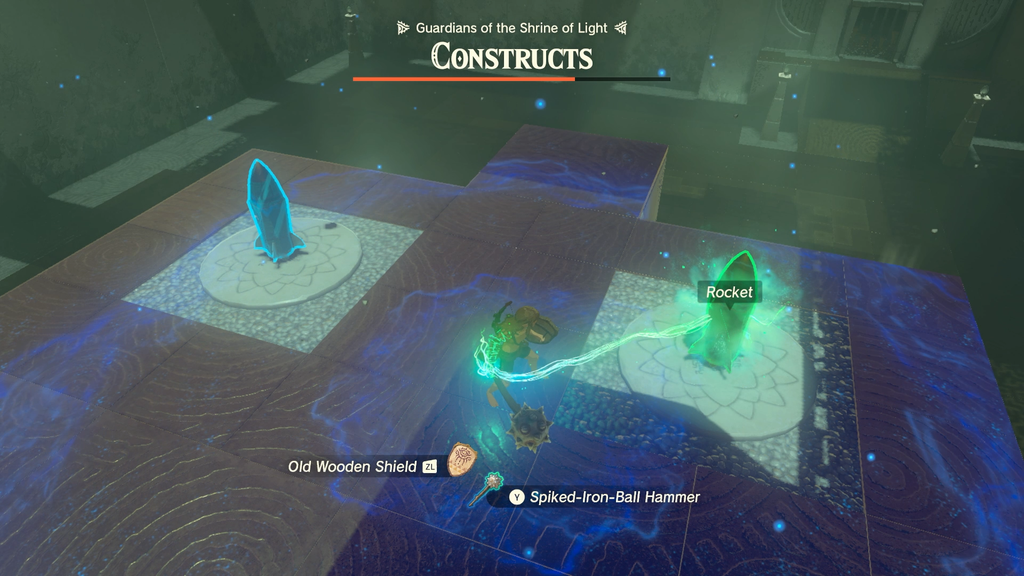The width and height of the screenshot is (1024, 576).
Task: Select the Old Wooden Shield icon
Action: pos(459,460)
